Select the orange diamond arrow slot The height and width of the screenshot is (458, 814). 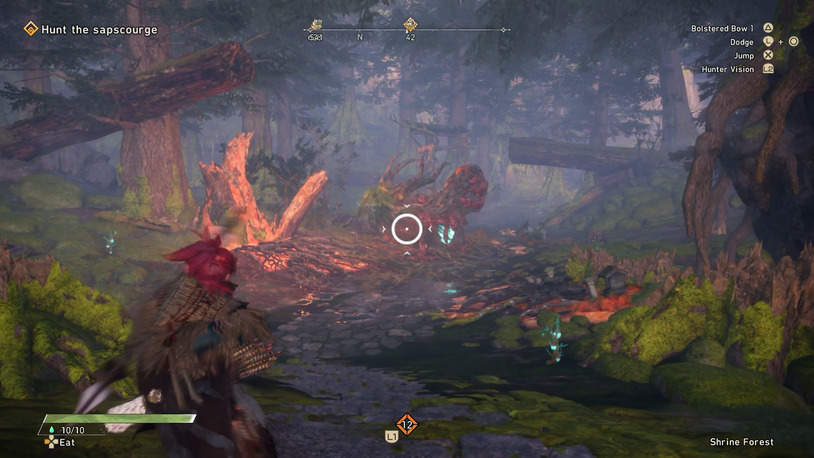click(x=406, y=425)
